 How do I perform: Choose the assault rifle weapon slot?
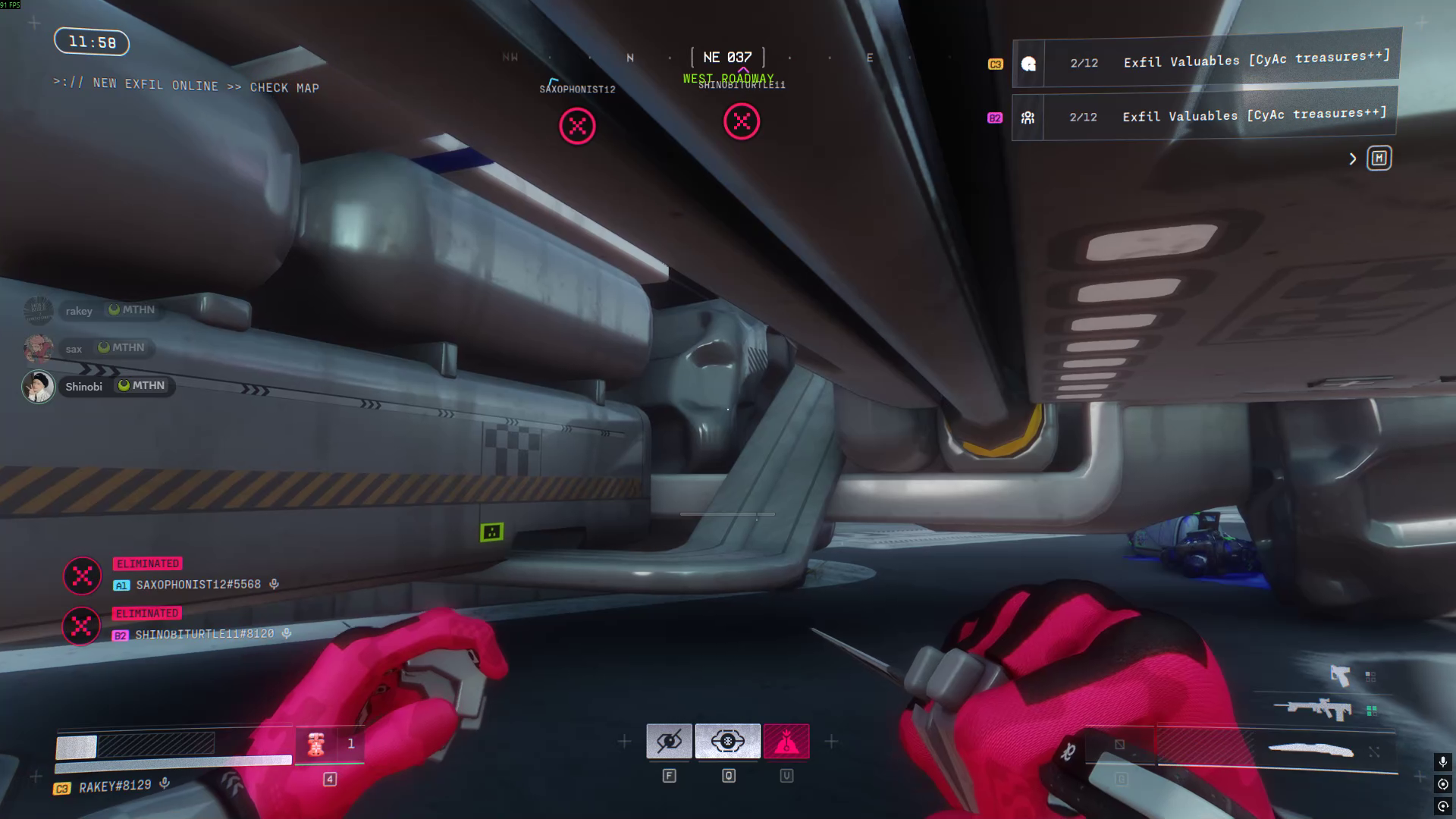pos(1316,710)
